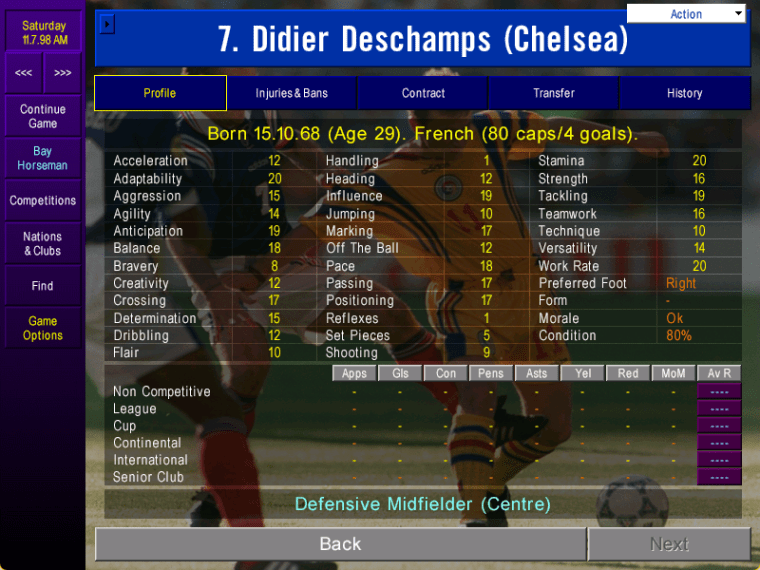Click Continue Game in the sidebar

(x=43, y=116)
